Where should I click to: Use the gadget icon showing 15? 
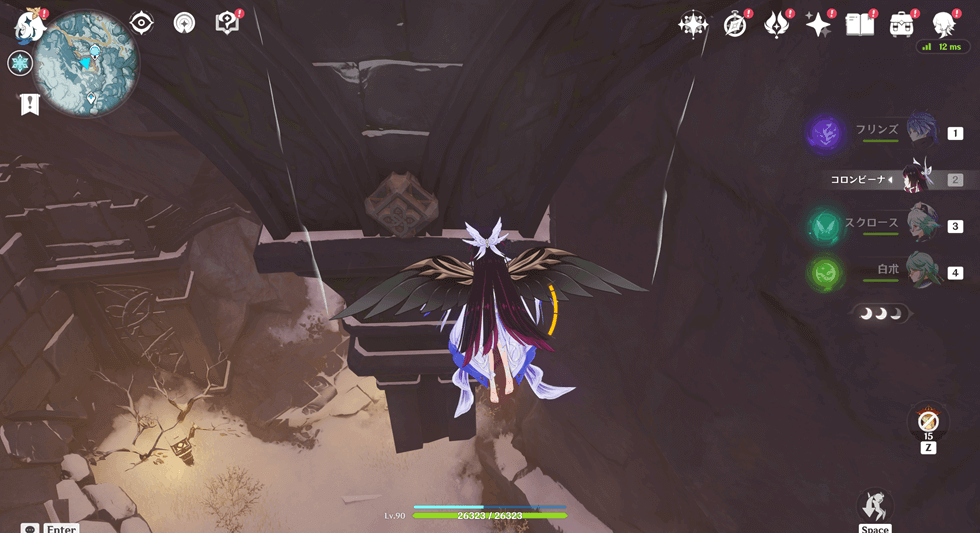tap(928, 421)
